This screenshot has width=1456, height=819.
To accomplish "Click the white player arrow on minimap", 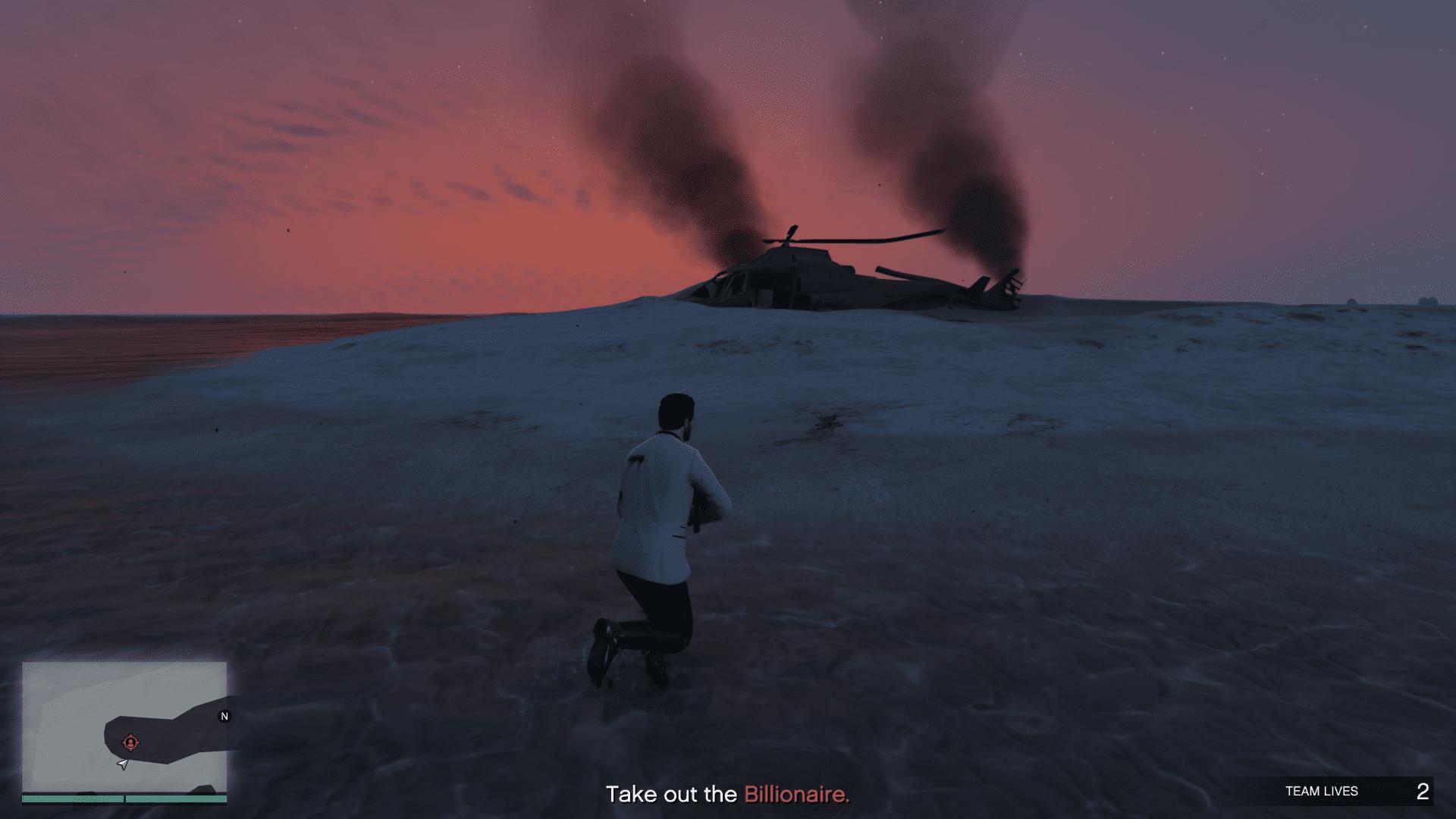I will pos(123,764).
